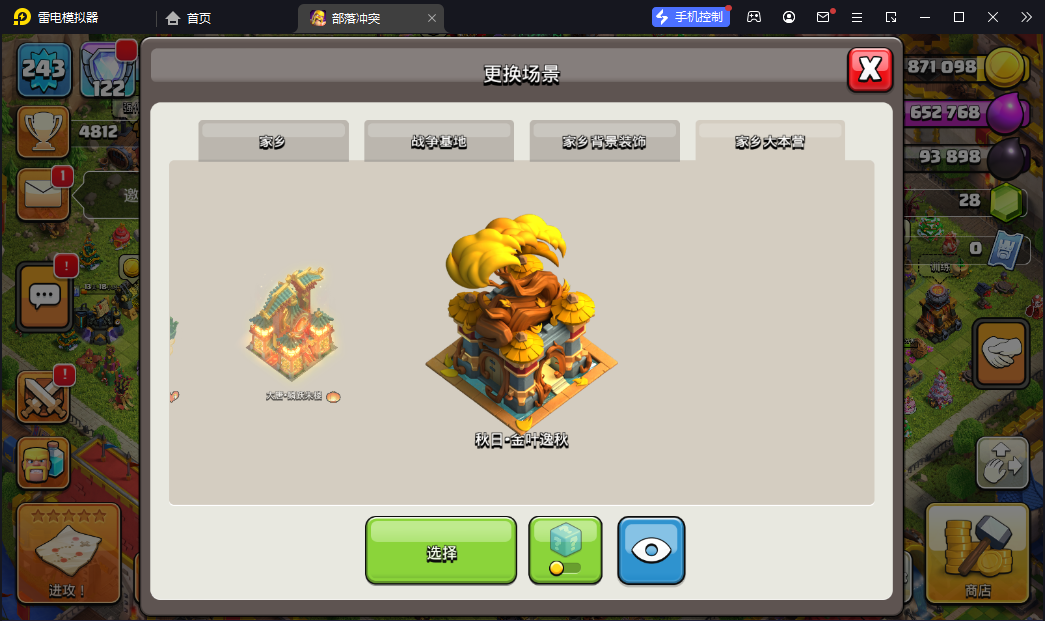1045x621 pixels.
Task: Click the 手机控制 button in title bar
Action: [x=691, y=17]
